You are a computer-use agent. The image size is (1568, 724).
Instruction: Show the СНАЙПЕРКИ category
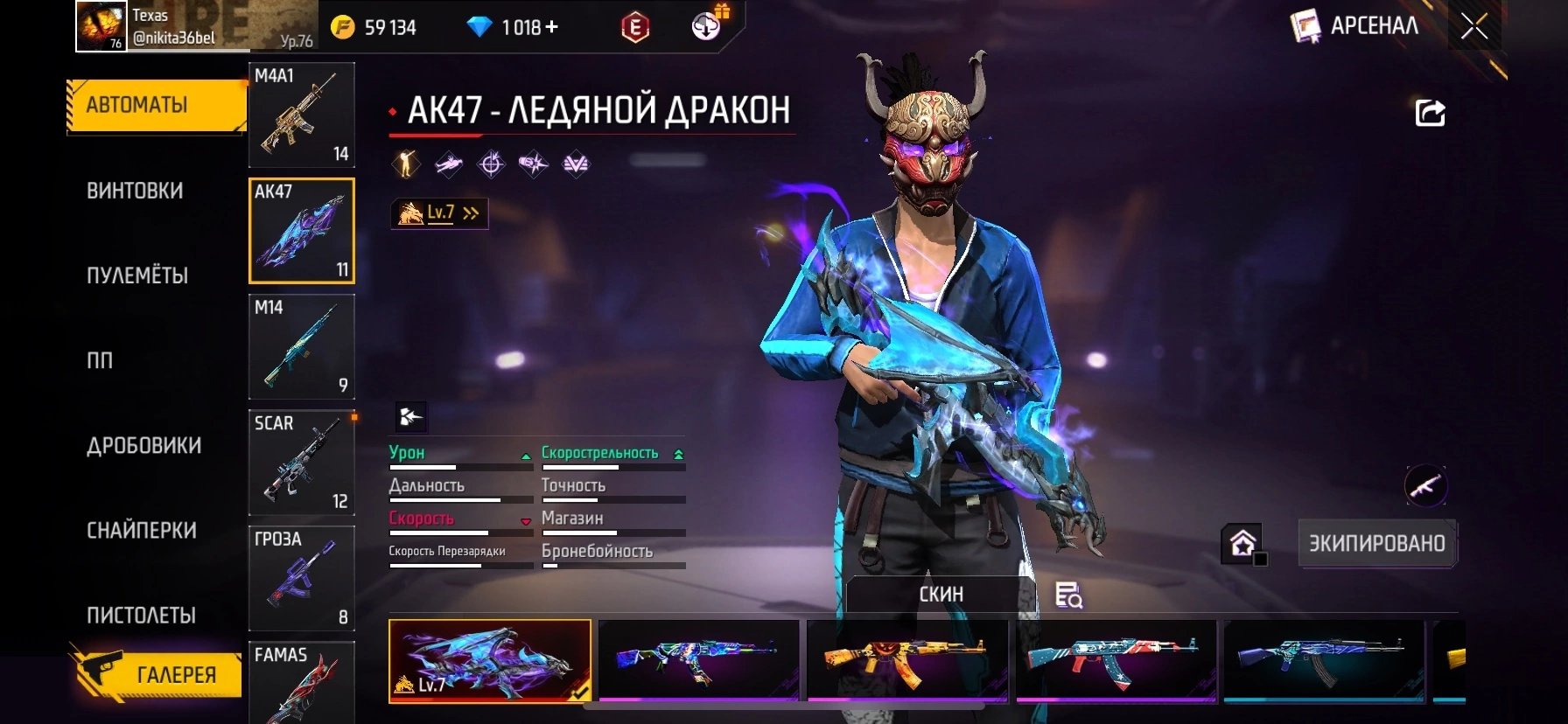pyautogui.click(x=142, y=531)
